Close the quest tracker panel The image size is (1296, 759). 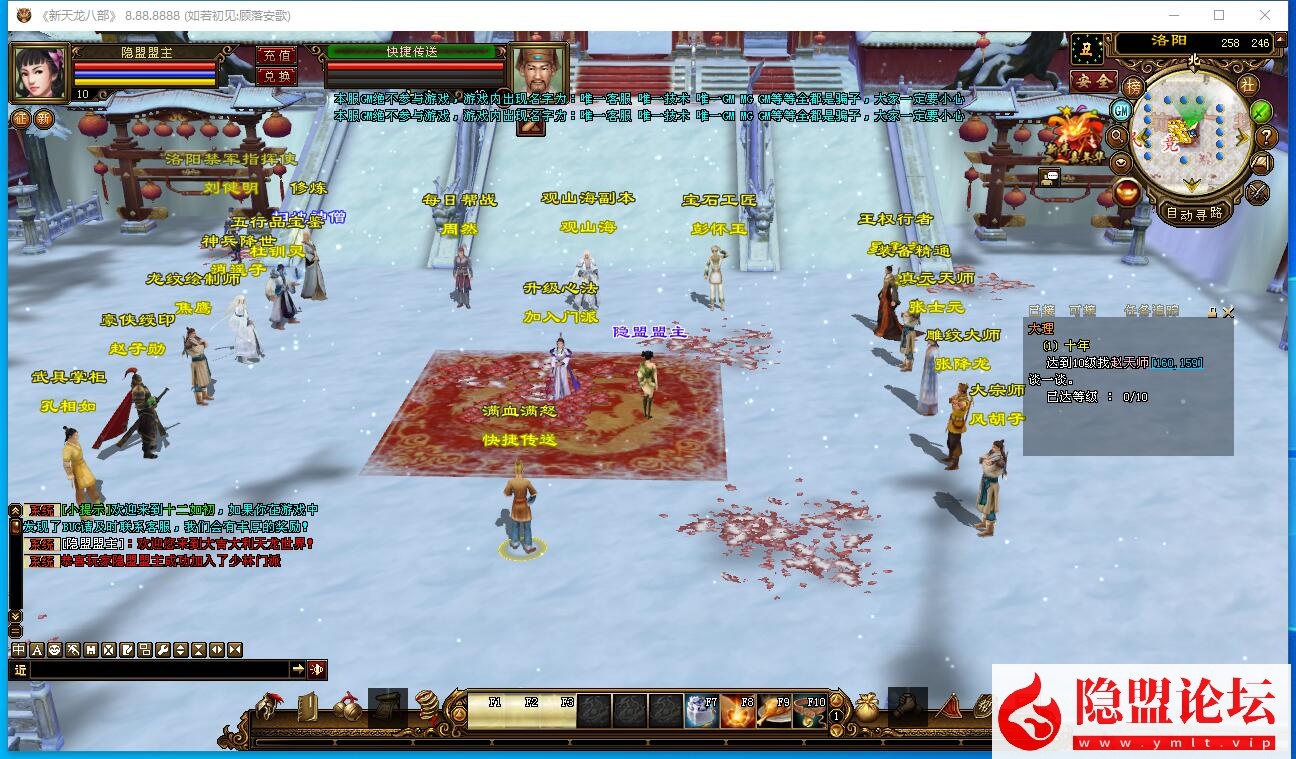[x=1228, y=312]
